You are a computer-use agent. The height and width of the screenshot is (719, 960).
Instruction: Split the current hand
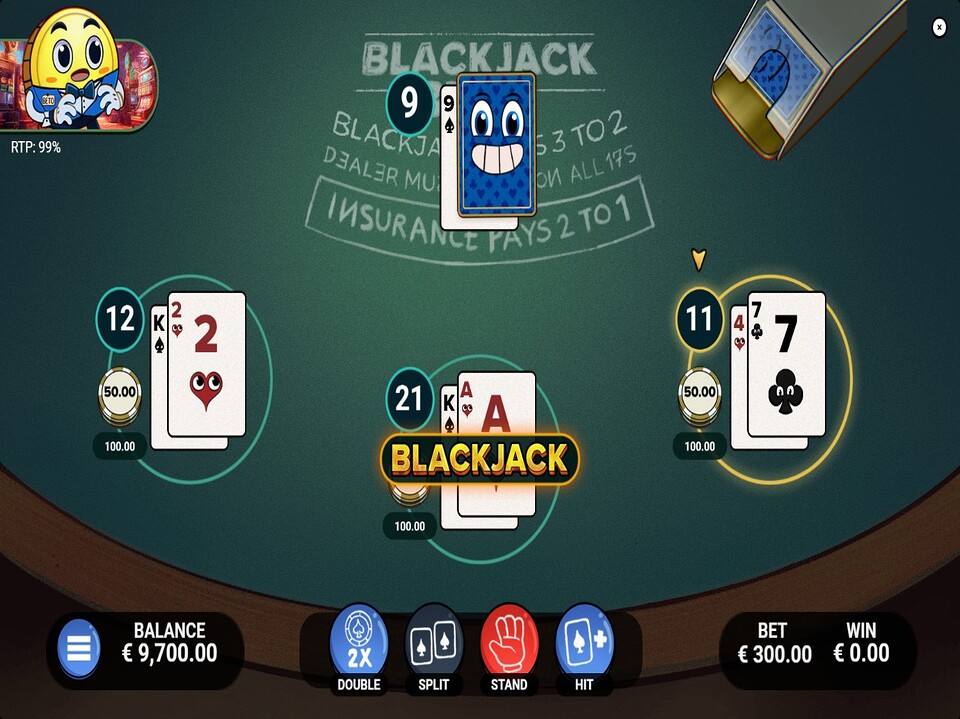pyautogui.click(x=434, y=641)
